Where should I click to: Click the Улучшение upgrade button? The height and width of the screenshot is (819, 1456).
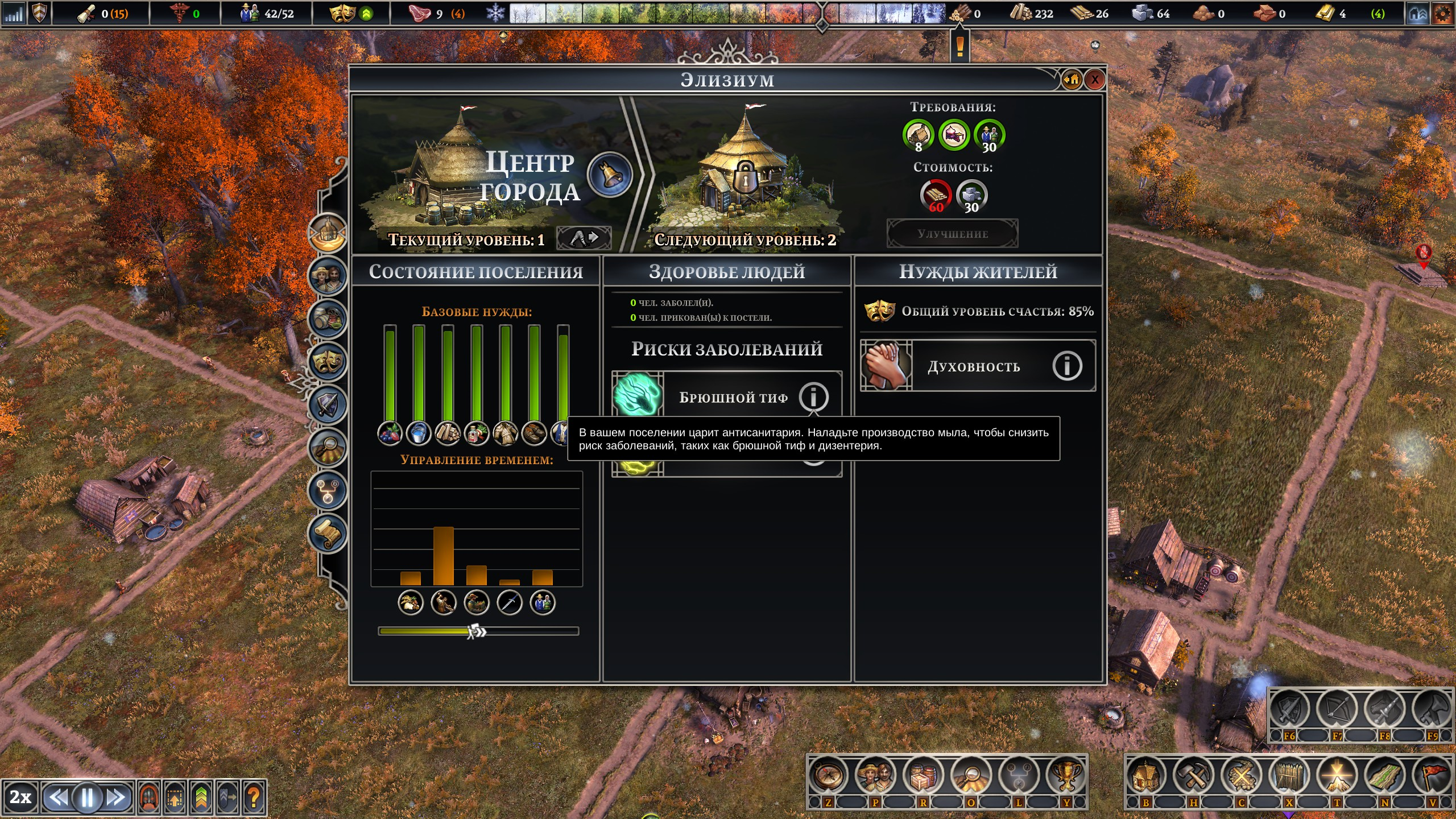(x=953, y=234)
